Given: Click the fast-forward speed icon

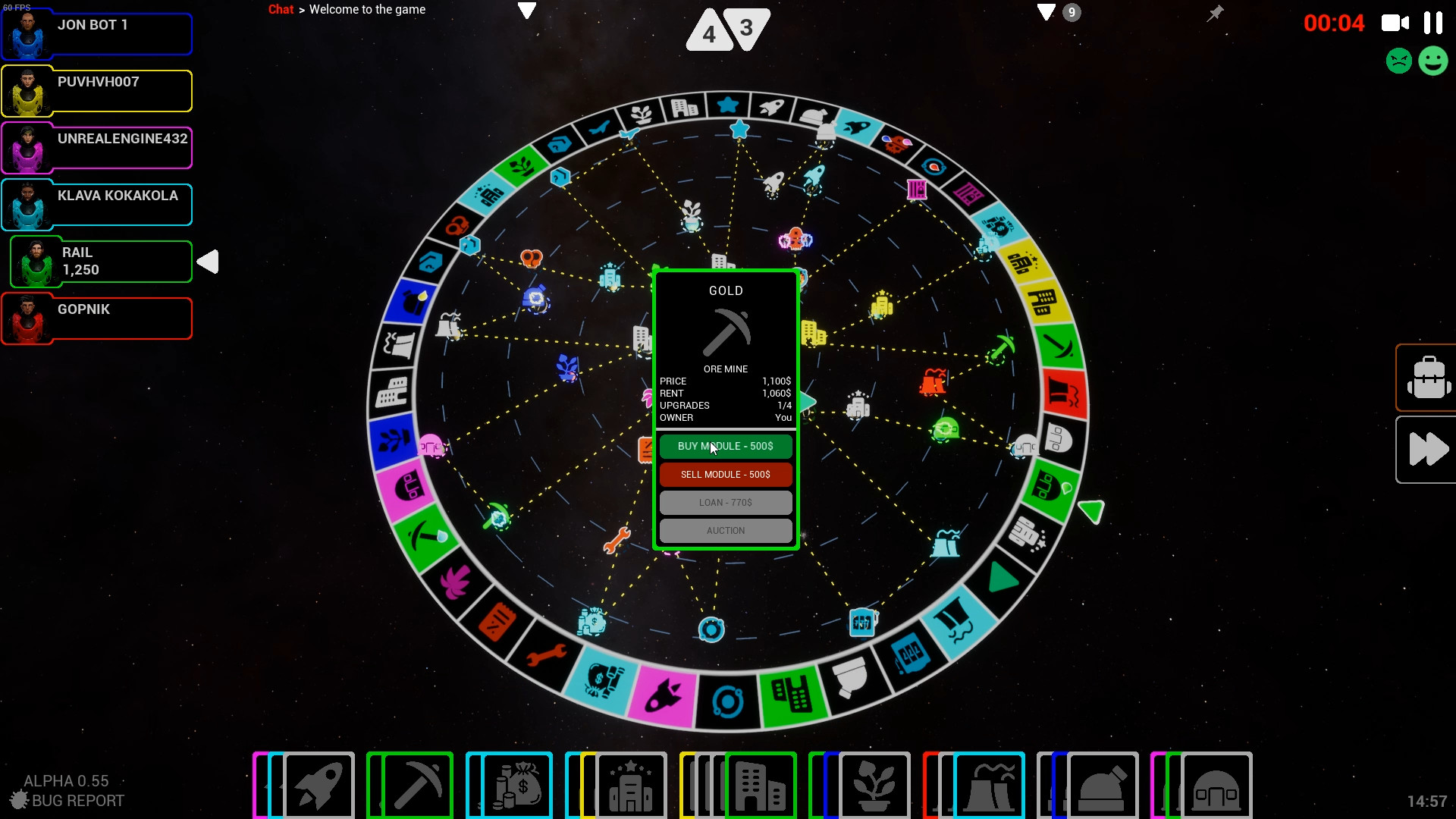Looking at the screenshot, I should coord(1428,449).
